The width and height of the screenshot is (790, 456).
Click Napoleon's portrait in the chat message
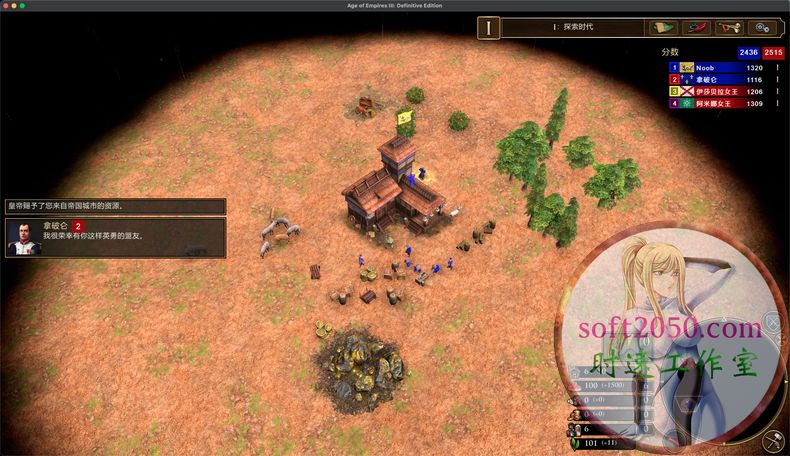click(21, 238)
